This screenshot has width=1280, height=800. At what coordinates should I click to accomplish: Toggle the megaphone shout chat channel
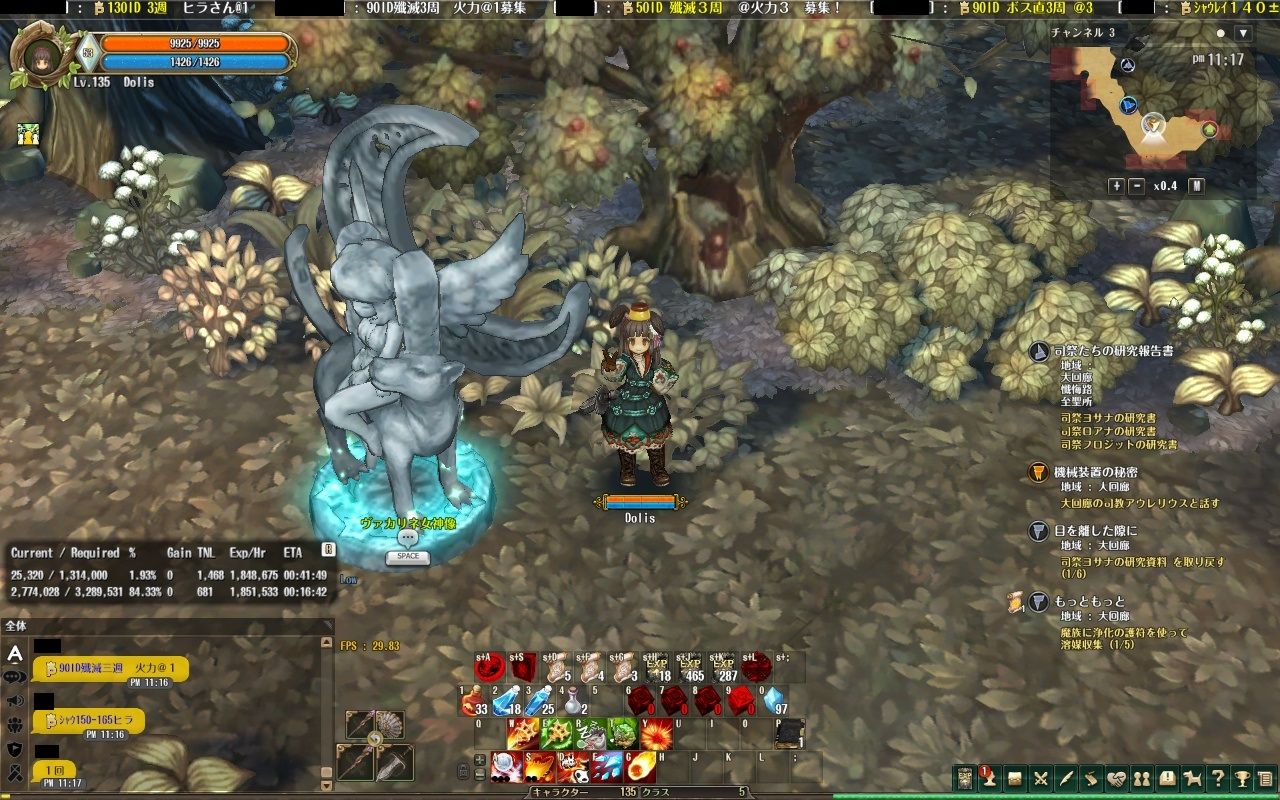tap(14, 700)
